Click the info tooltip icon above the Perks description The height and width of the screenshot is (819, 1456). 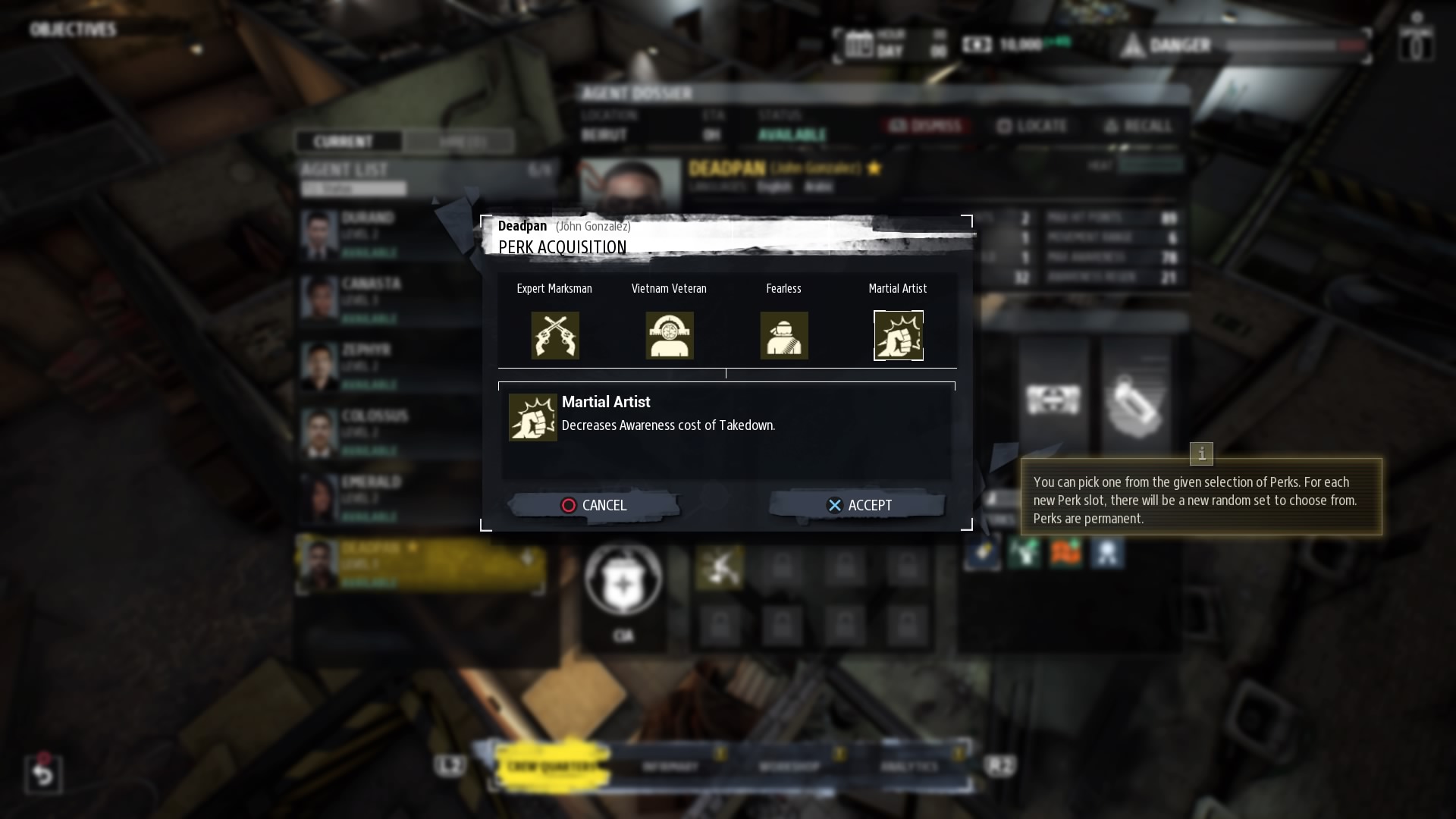click(x=1202, y=454)
